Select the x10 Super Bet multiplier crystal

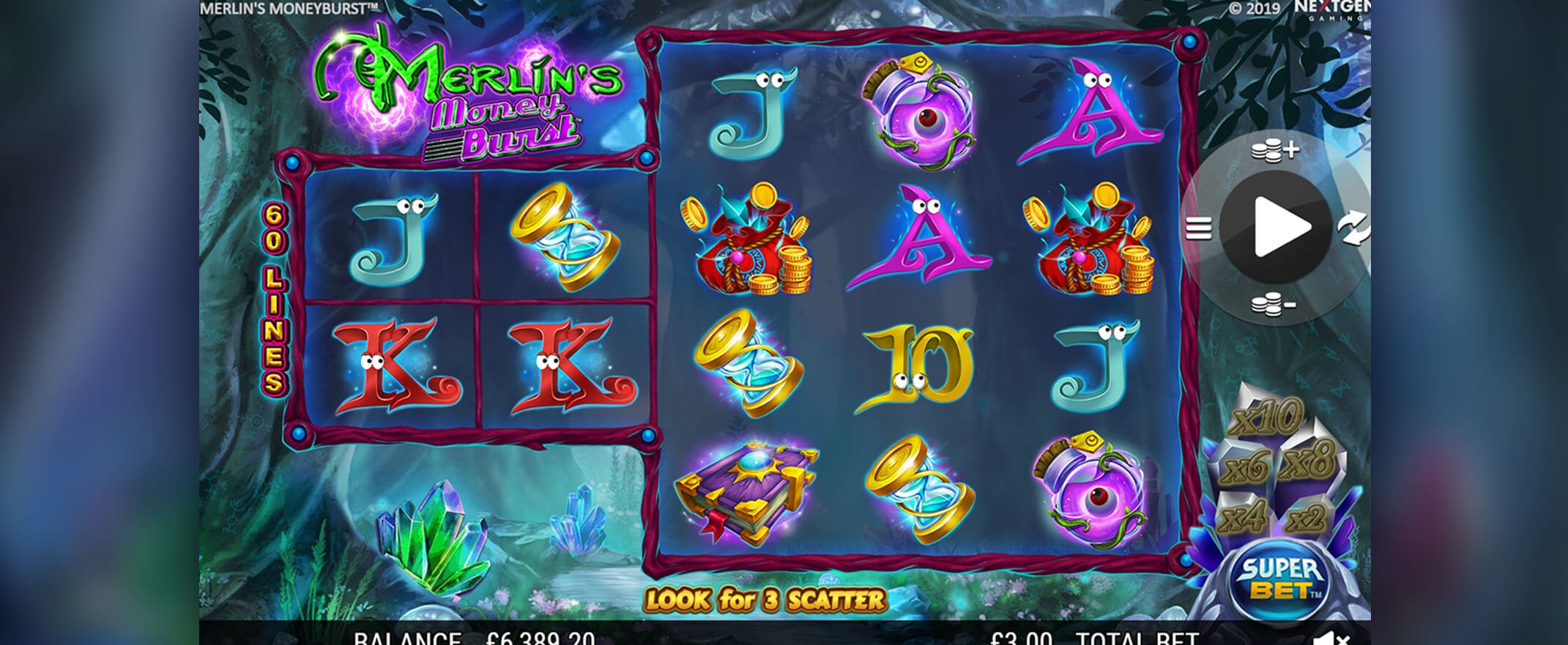[1268, 419]
